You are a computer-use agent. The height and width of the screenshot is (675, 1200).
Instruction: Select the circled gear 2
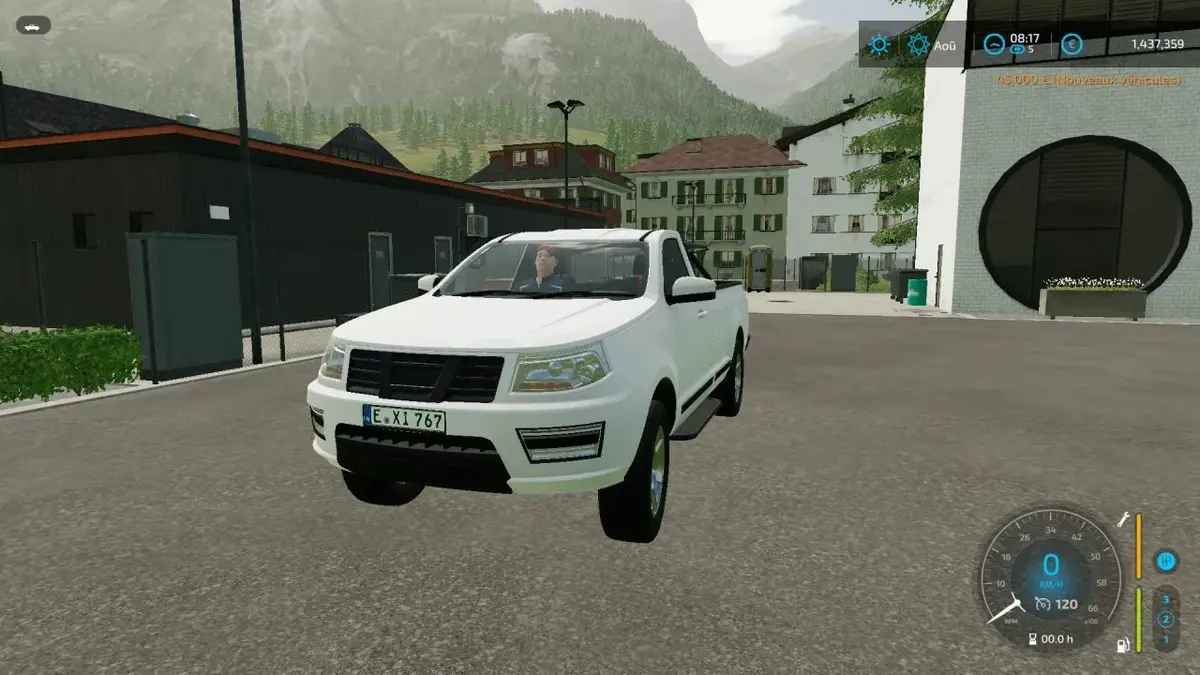coord(1165,619)
